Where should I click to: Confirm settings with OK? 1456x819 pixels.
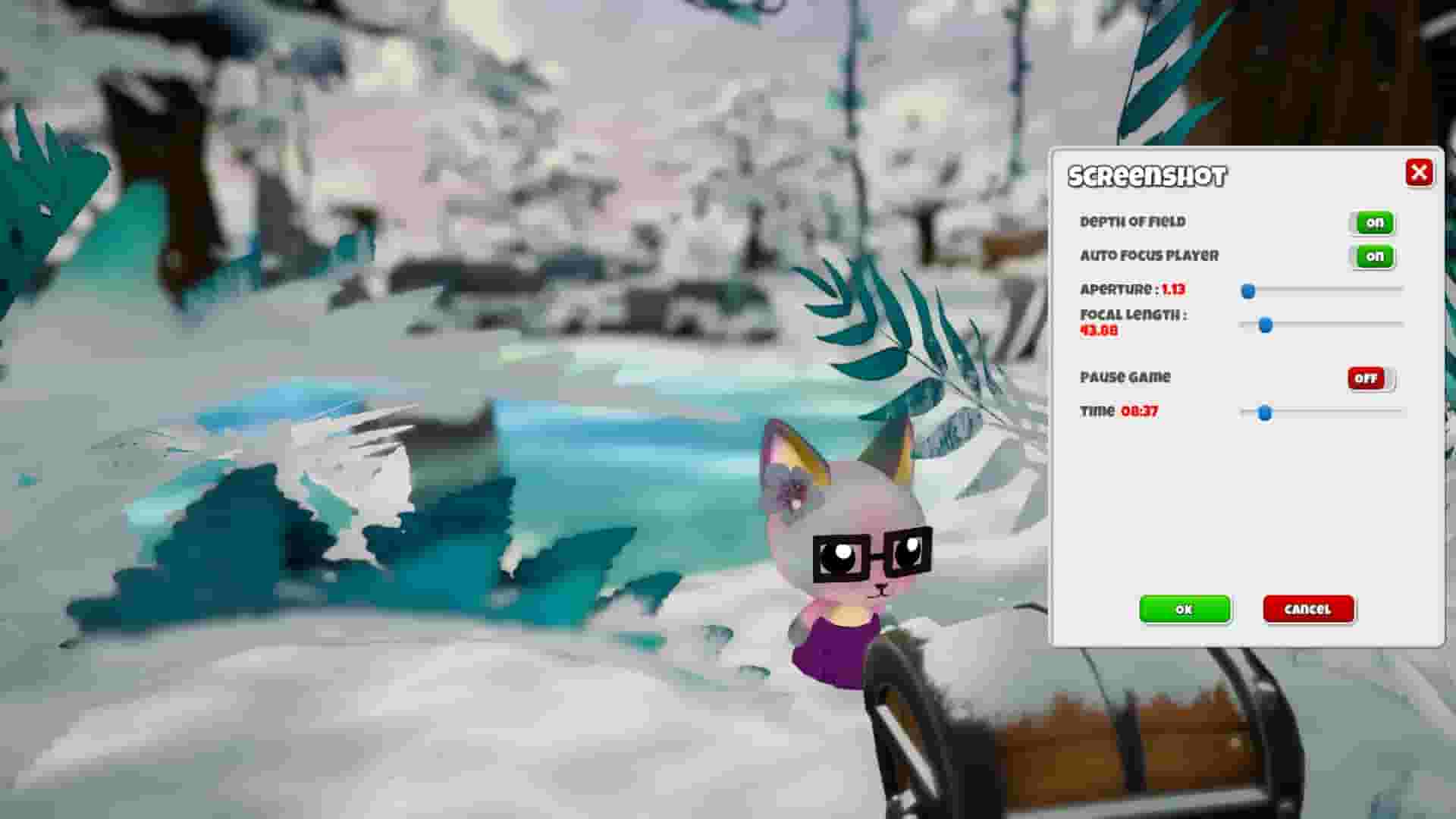click(1185, 609)
